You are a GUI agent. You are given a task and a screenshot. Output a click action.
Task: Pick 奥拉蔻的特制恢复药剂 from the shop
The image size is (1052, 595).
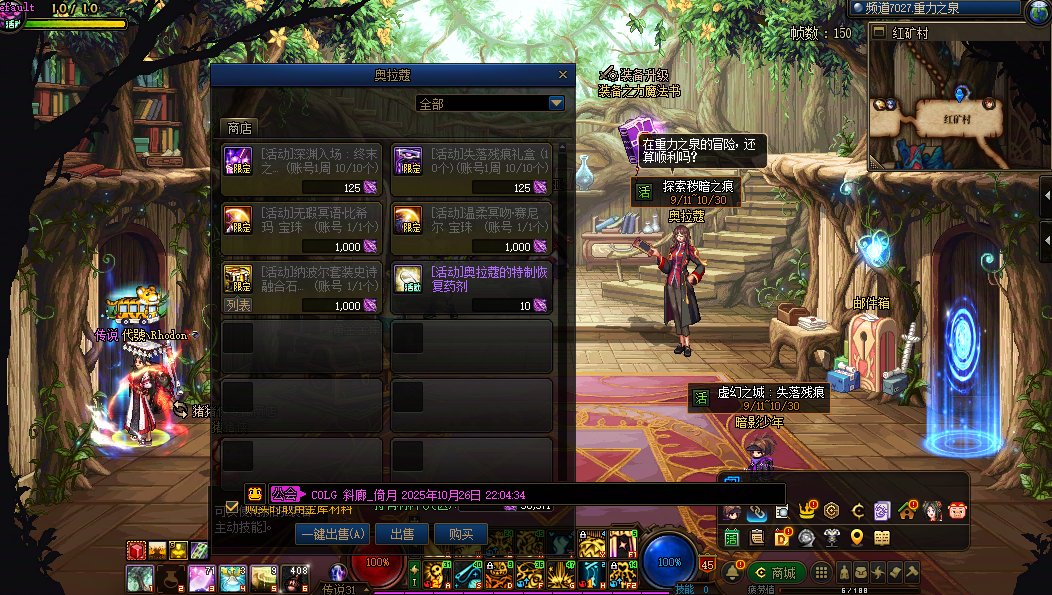[x=472, y=287]
